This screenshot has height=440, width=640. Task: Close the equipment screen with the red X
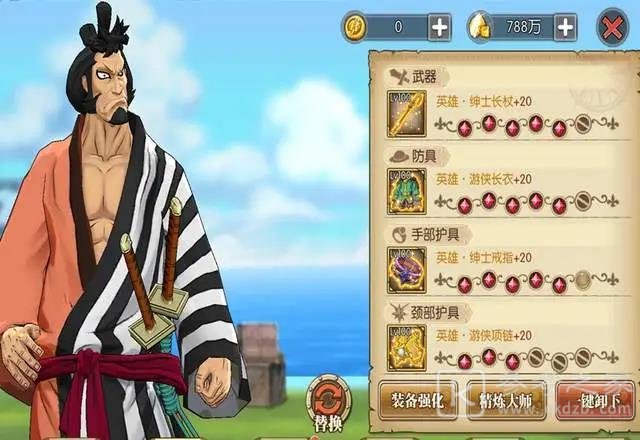(611, 27)
